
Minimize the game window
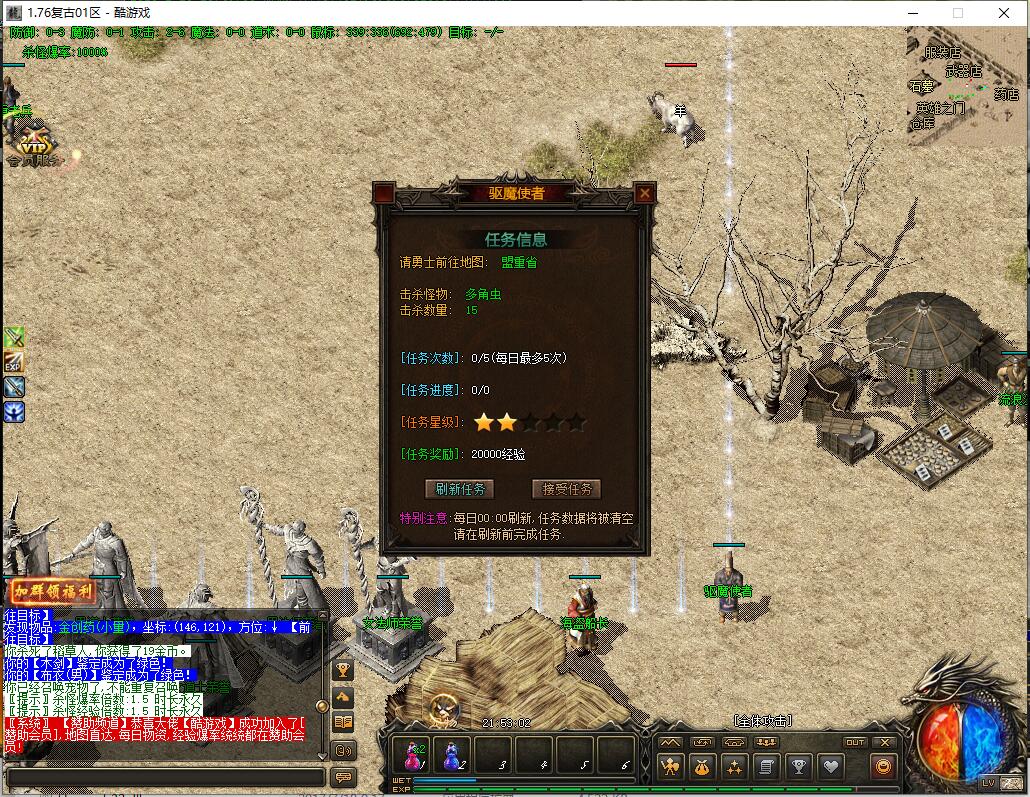coord(912,13)
